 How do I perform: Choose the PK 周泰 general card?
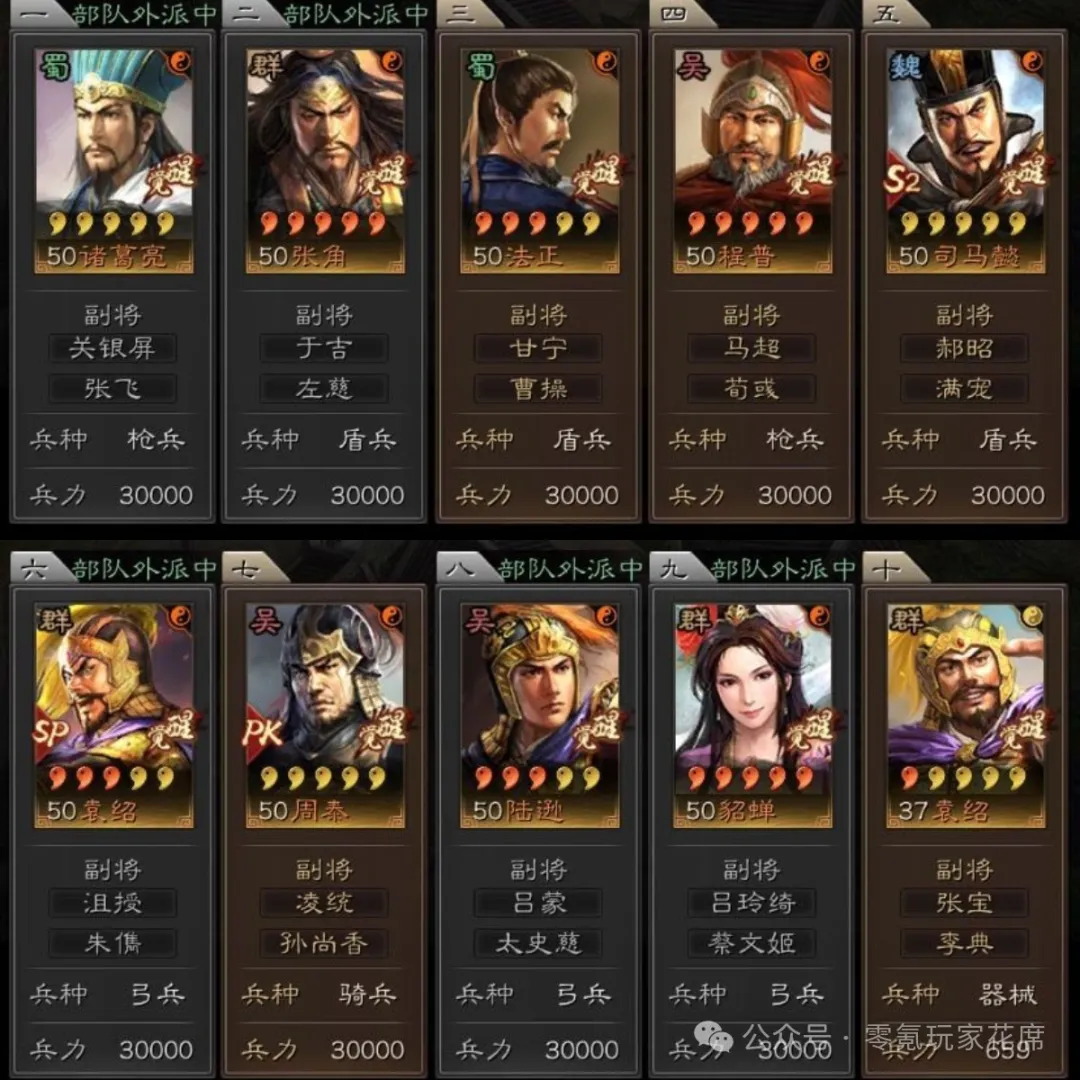coord(325,714)
